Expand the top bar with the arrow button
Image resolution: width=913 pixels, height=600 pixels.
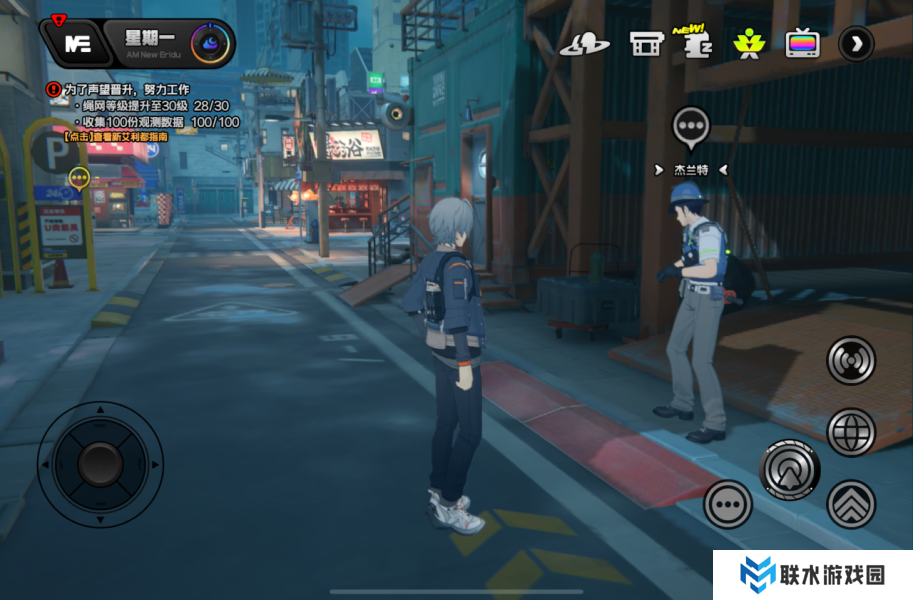coord(856,43)
